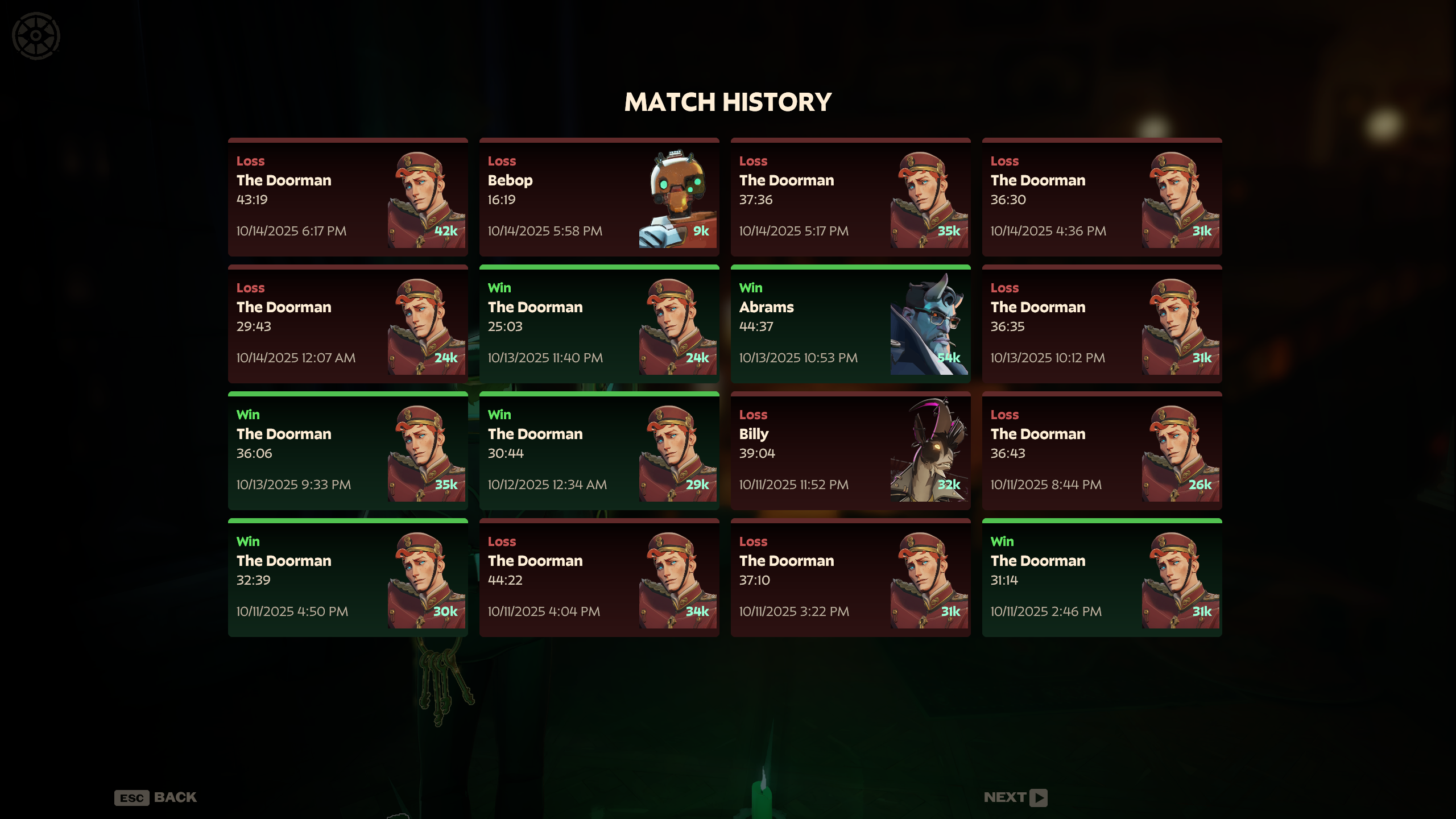The width and height of the screenshot is (1456, 819).
Task: Open the Abrams win match card
Action: tap(850, 324)
